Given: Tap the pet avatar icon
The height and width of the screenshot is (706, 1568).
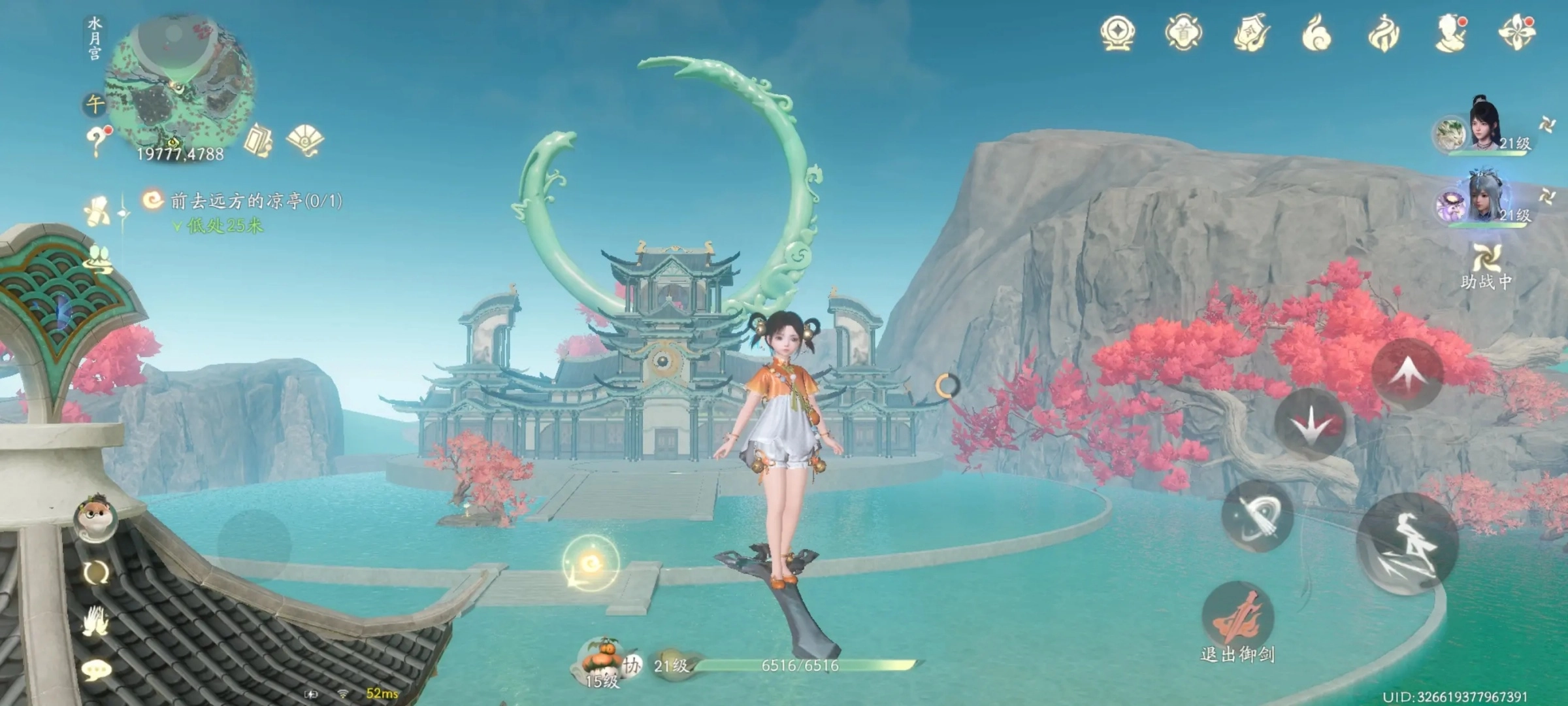Looking at the screenshot, I should tap(95, 515).
